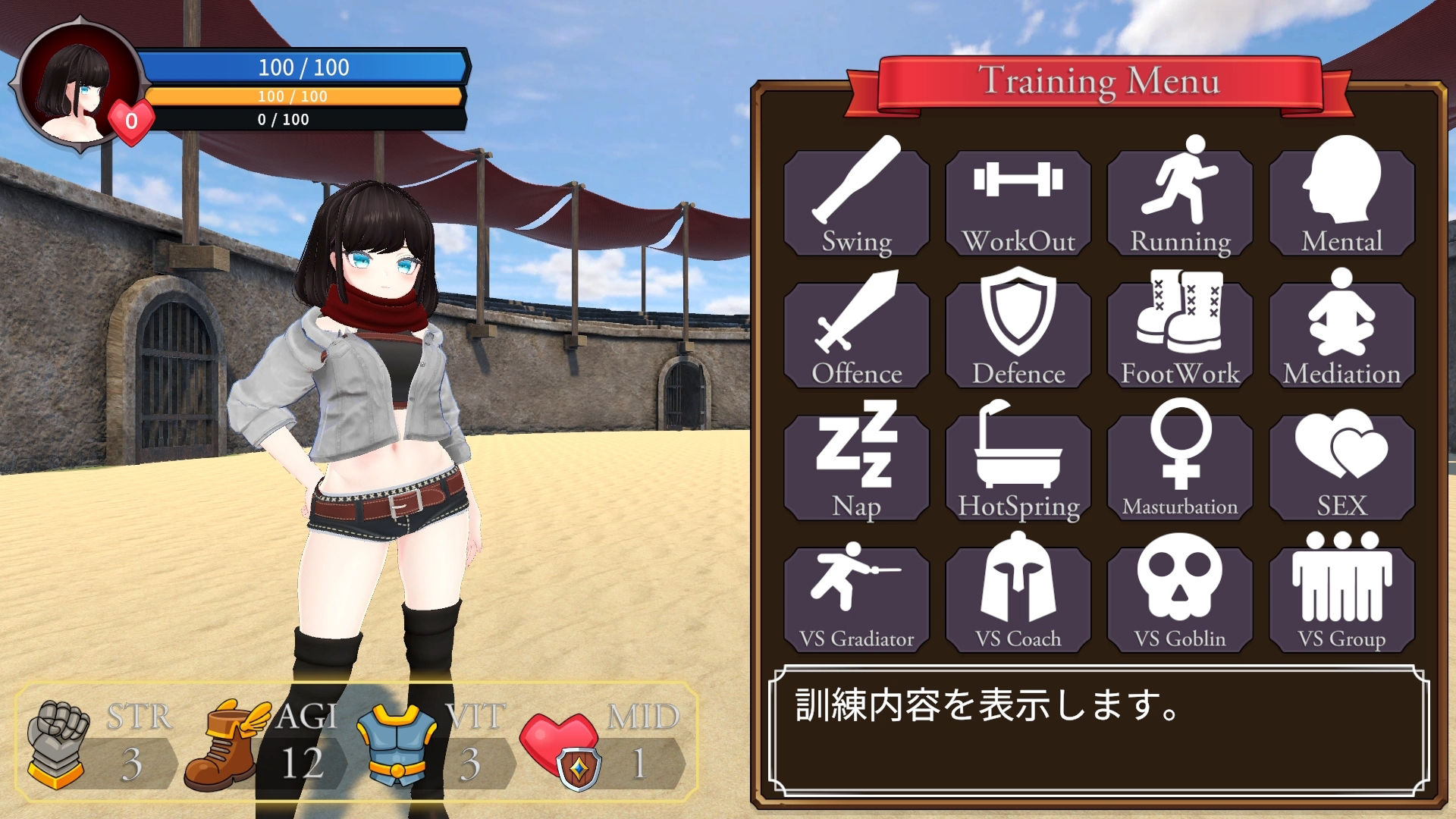The image size is (1456, 819).
Task: Choose FootWork boots training
Action: tap(1180, 331)
